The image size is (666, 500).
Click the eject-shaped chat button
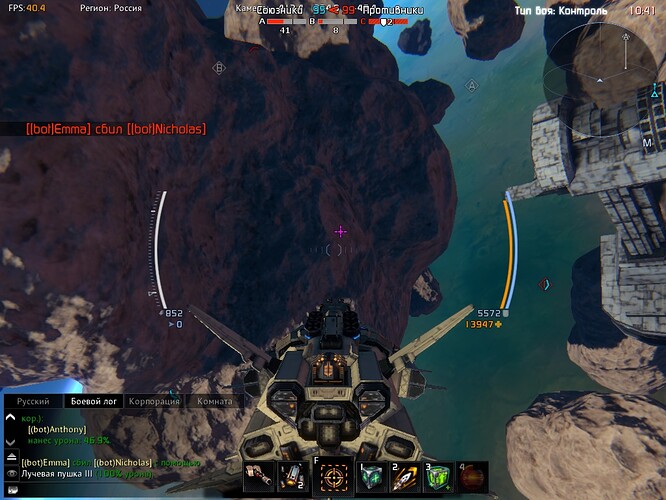pyautogui.click(x=11, y=456)
